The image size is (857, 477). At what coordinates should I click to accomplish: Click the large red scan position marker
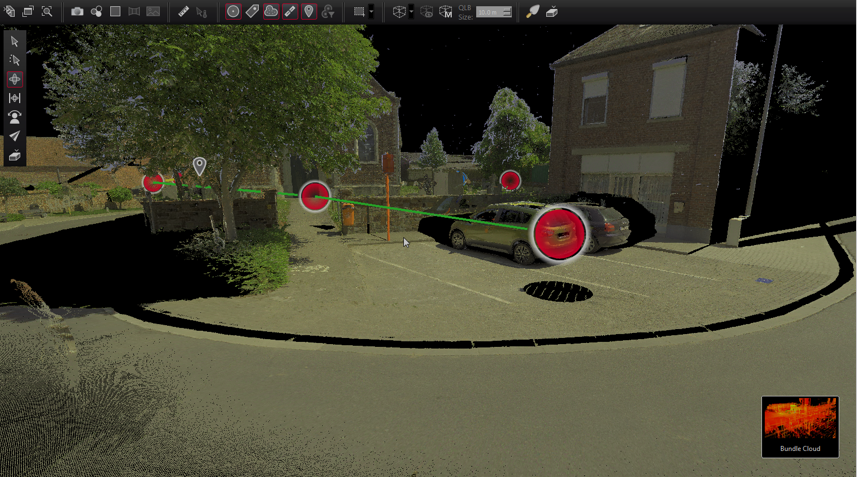pyautogui.click(x=559, y=234)
